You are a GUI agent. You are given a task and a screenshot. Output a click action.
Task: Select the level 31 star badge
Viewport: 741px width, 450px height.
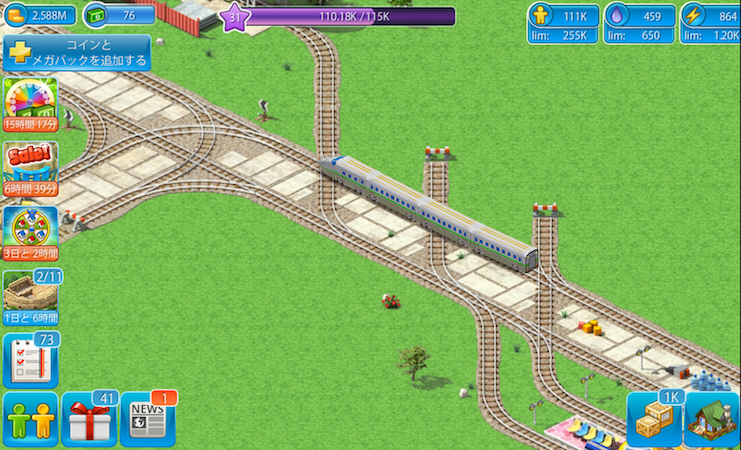[235, 17]
